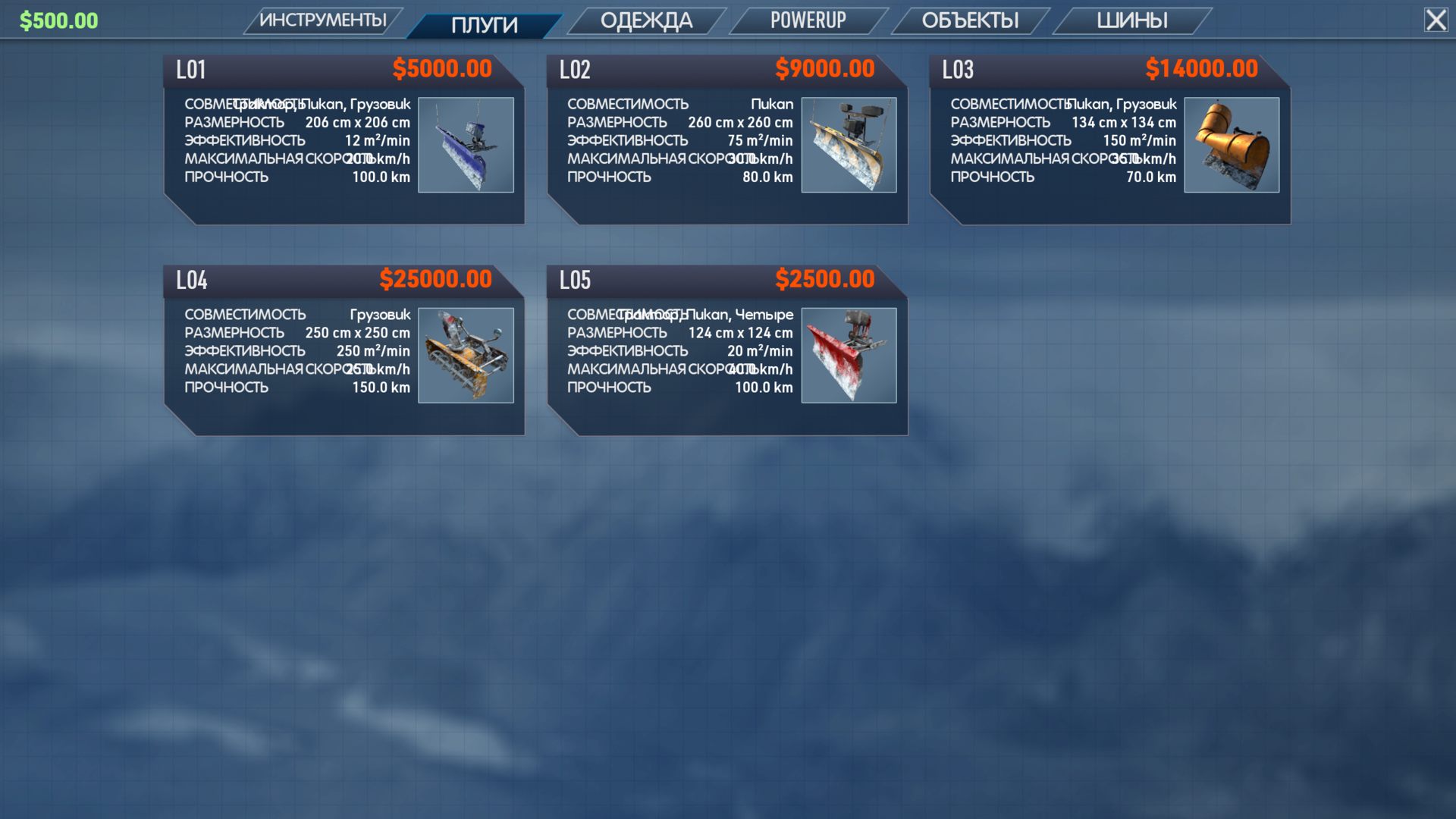1456x819 pixels.
Task: Close the shop window
Action: [1436, 20]
